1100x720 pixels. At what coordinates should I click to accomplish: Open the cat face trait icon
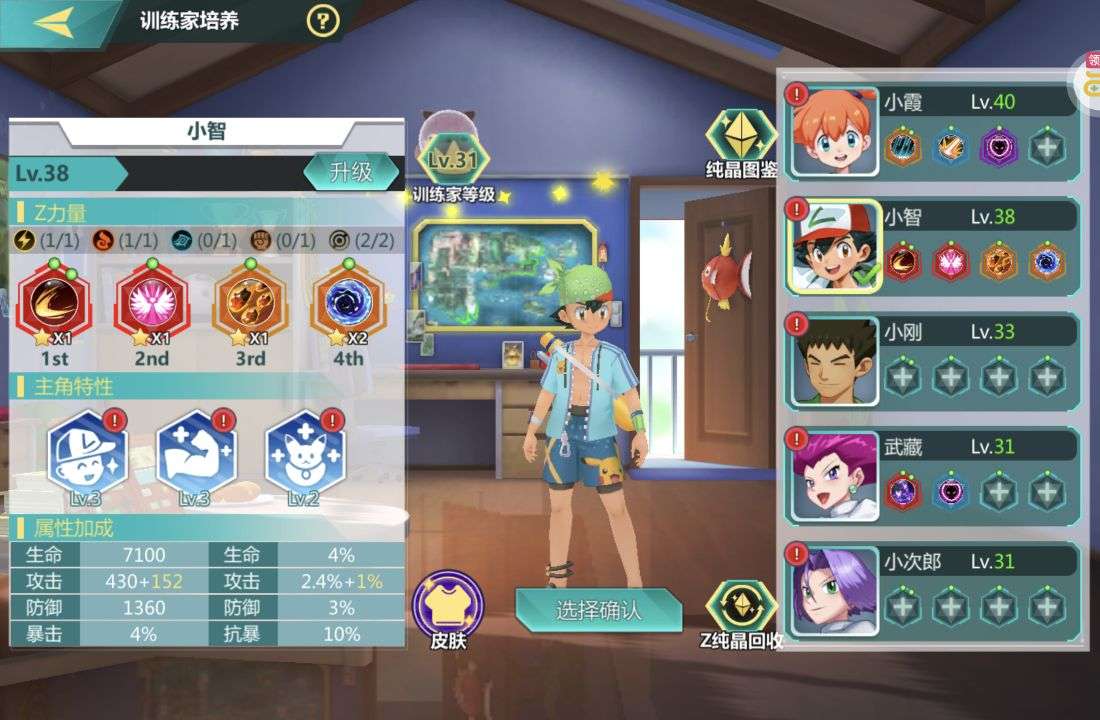(x=304, y=451)
